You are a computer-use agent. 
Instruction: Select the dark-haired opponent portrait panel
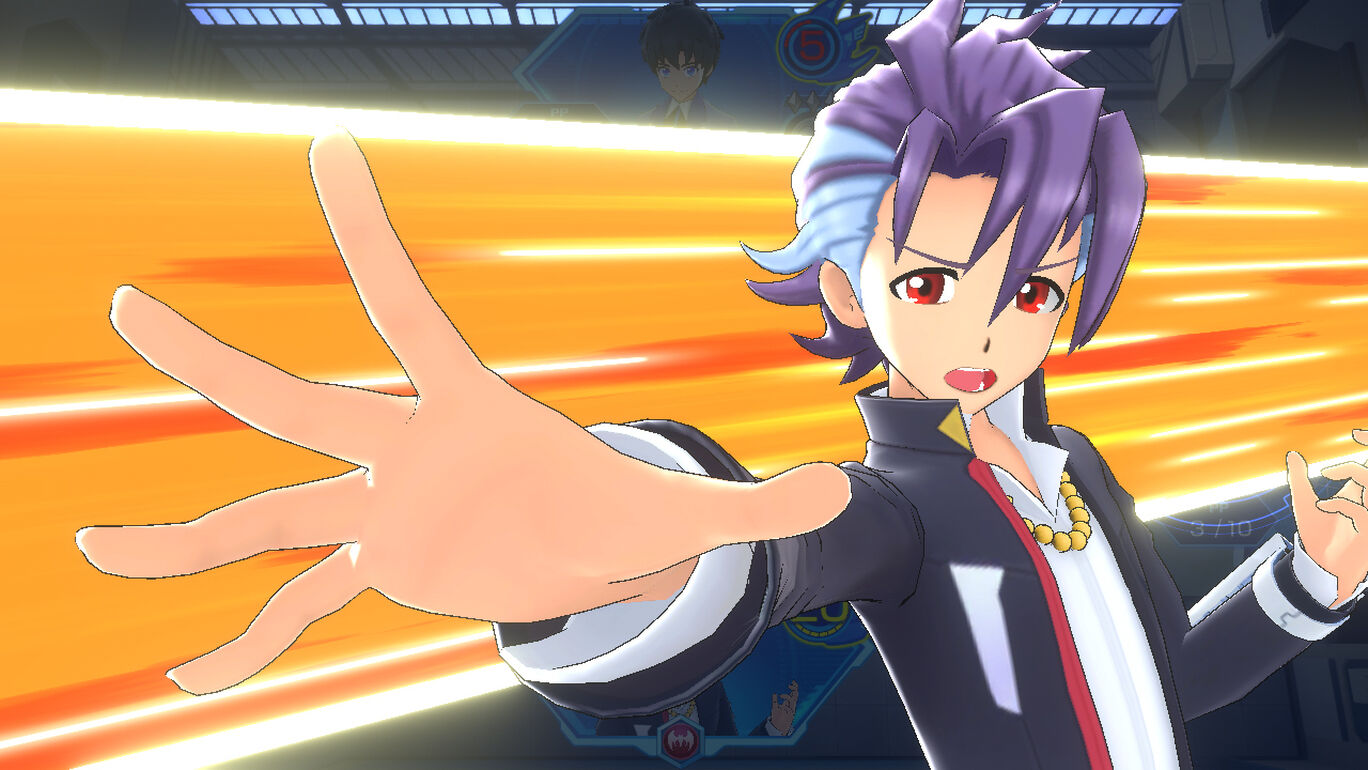(680, 62)
